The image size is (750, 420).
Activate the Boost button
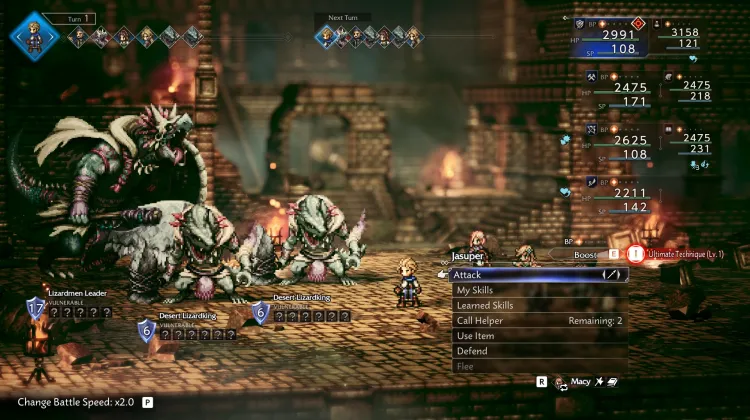(x=588, y=255)
